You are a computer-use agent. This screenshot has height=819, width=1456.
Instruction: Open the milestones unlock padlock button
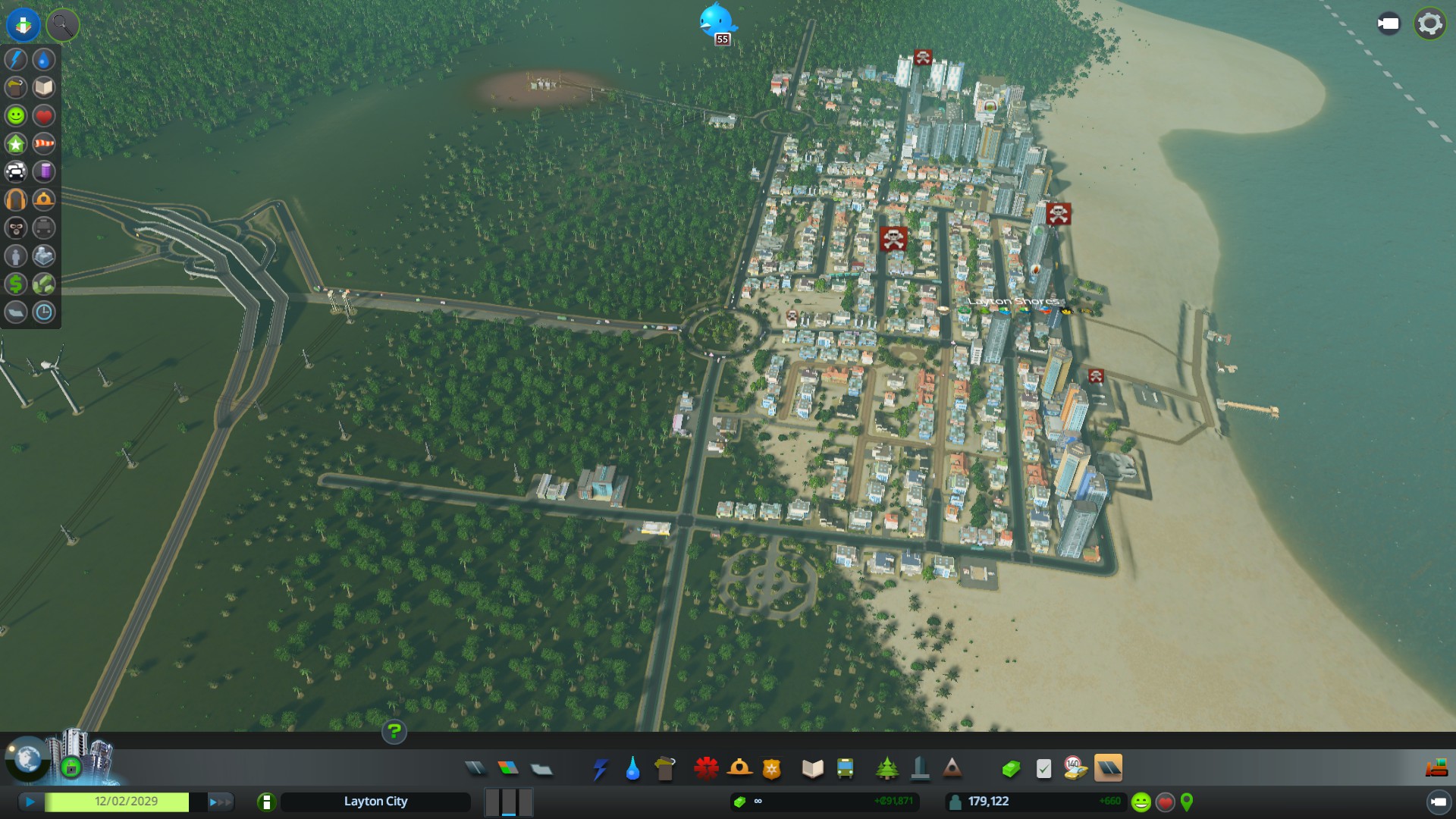71,768
